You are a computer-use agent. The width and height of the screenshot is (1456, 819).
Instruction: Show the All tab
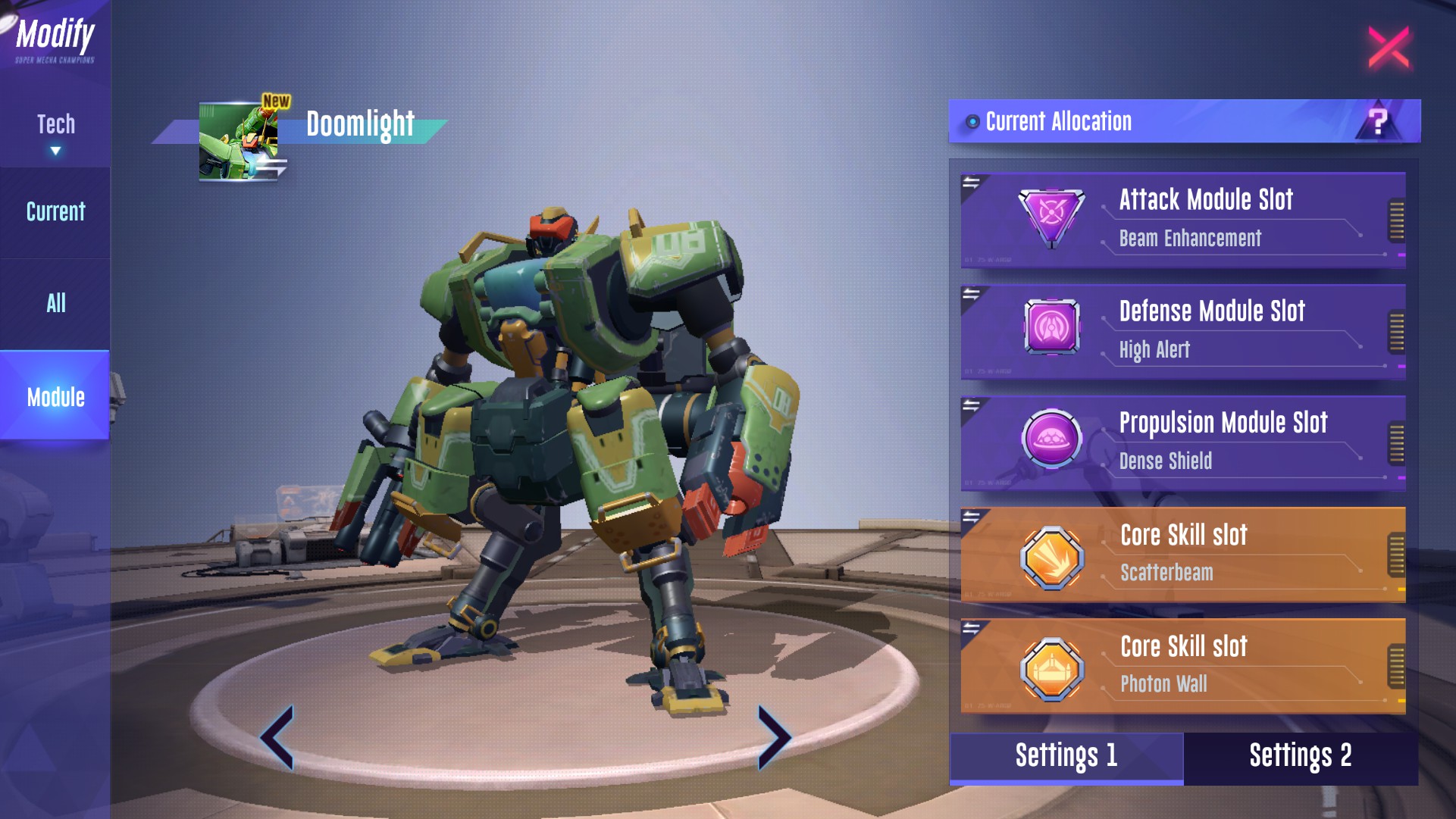(55, 304)
